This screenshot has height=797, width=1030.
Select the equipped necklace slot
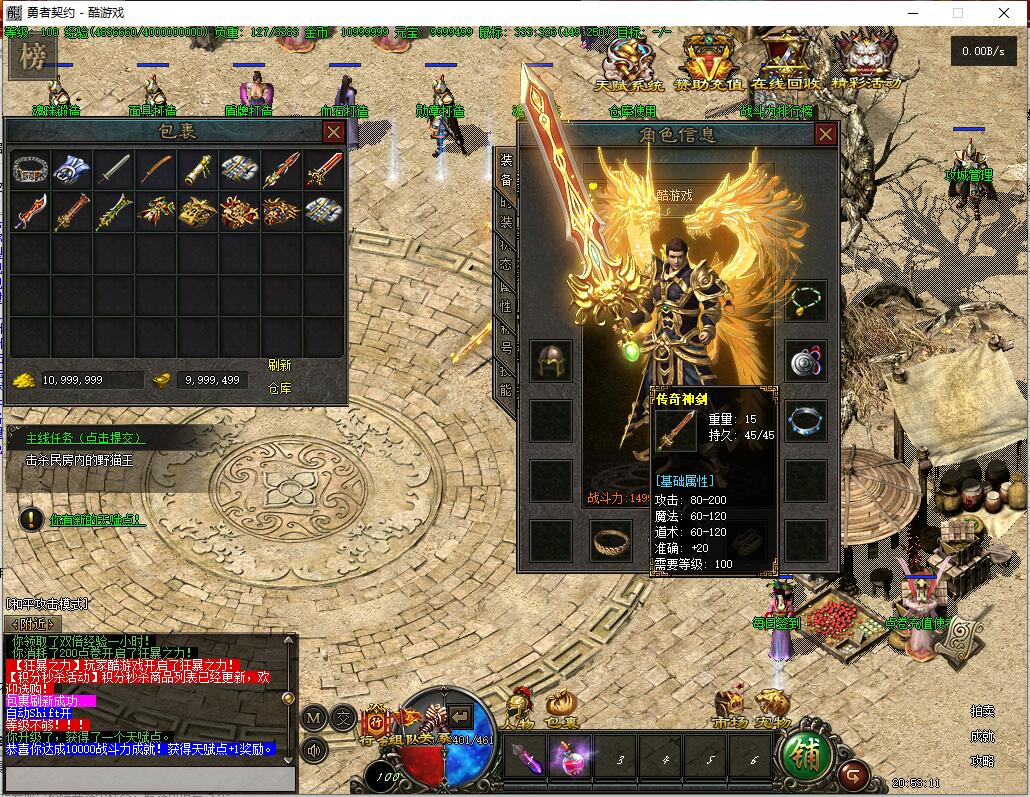805,301
